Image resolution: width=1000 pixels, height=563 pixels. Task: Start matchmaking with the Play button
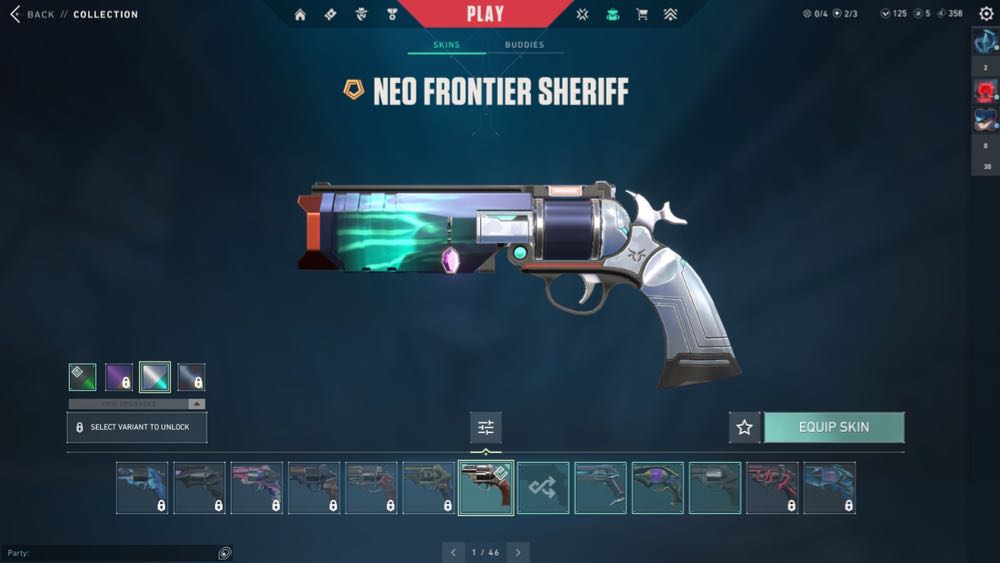(485, 14)
